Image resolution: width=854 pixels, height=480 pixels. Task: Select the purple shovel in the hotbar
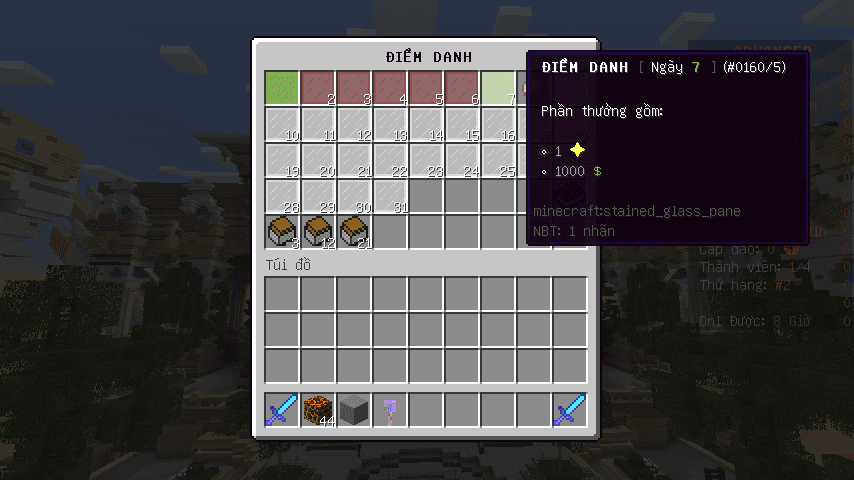(390, 410)
